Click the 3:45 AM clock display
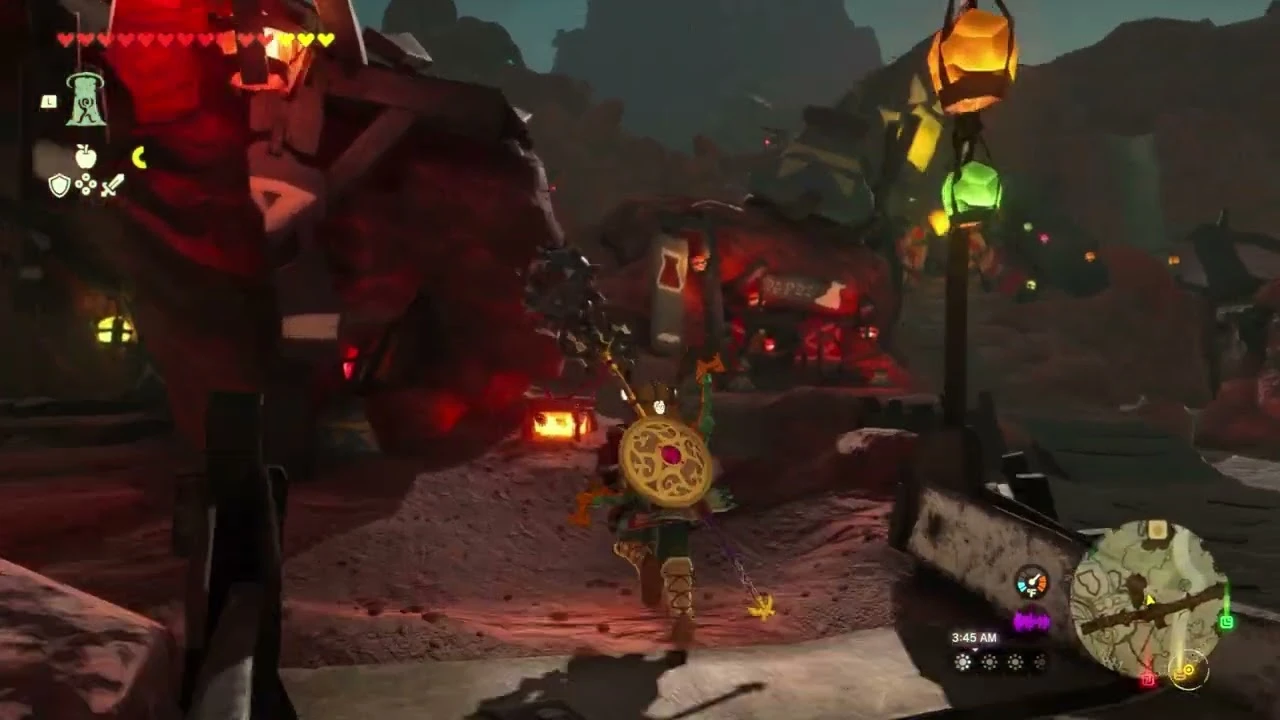The width and height of the screenshot is (1280, 720). point(974,637)
